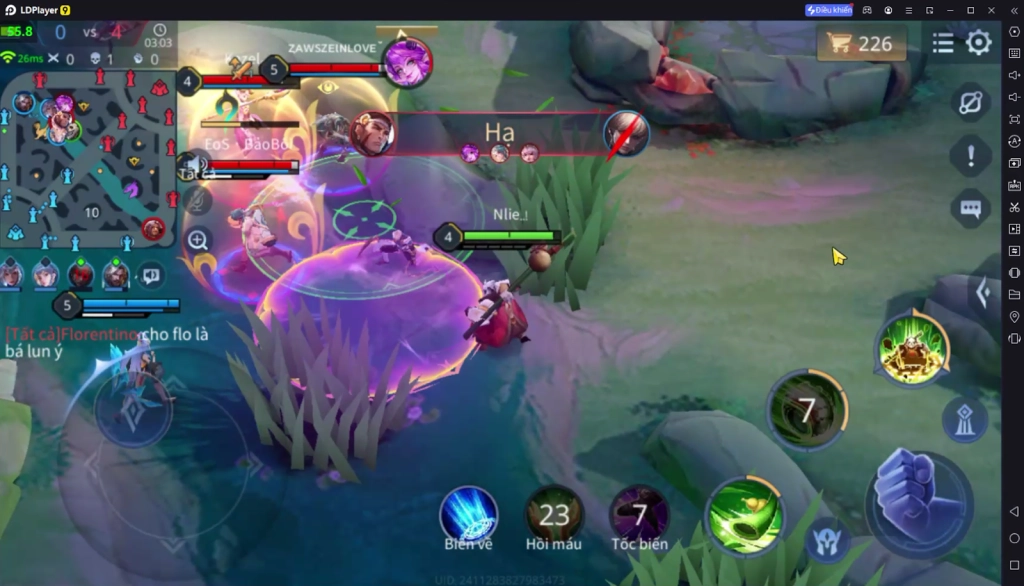Open the shop with 226 gold
1024x586 pixels.
pos(861,43)
